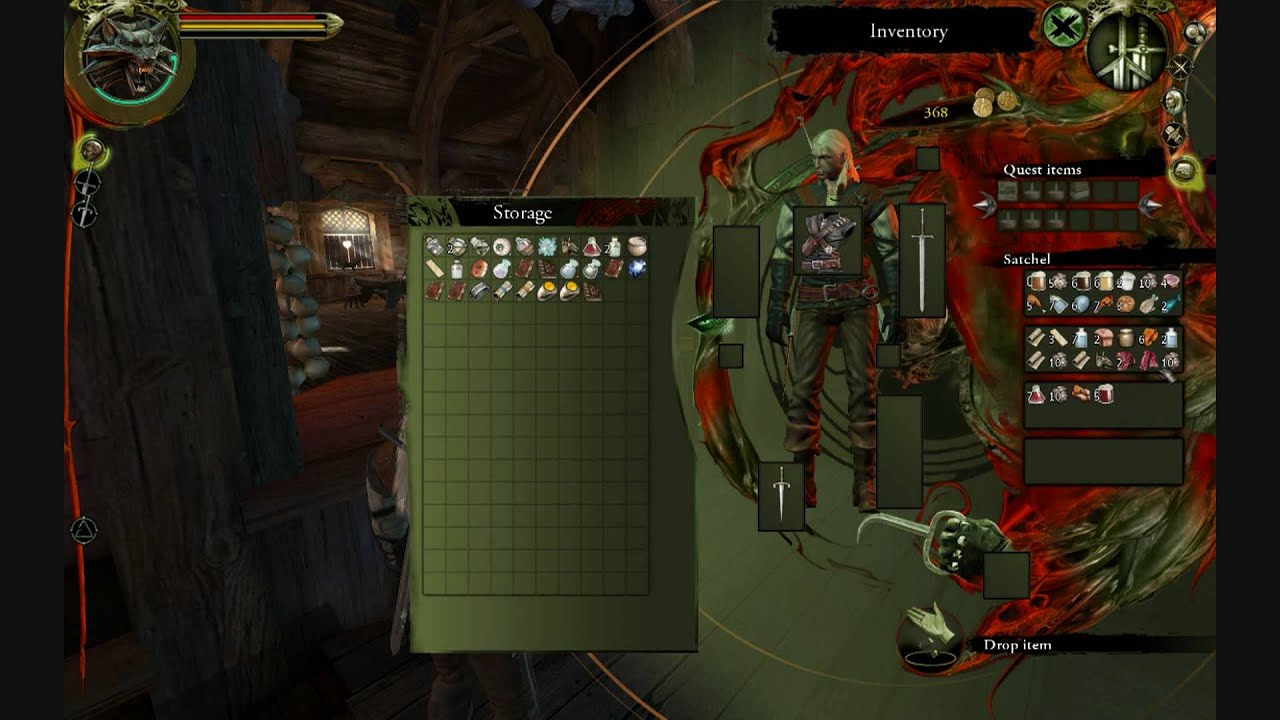Show next quest items with right arrow
This screenshot has height=720, width=1280.
point(1151,206)
